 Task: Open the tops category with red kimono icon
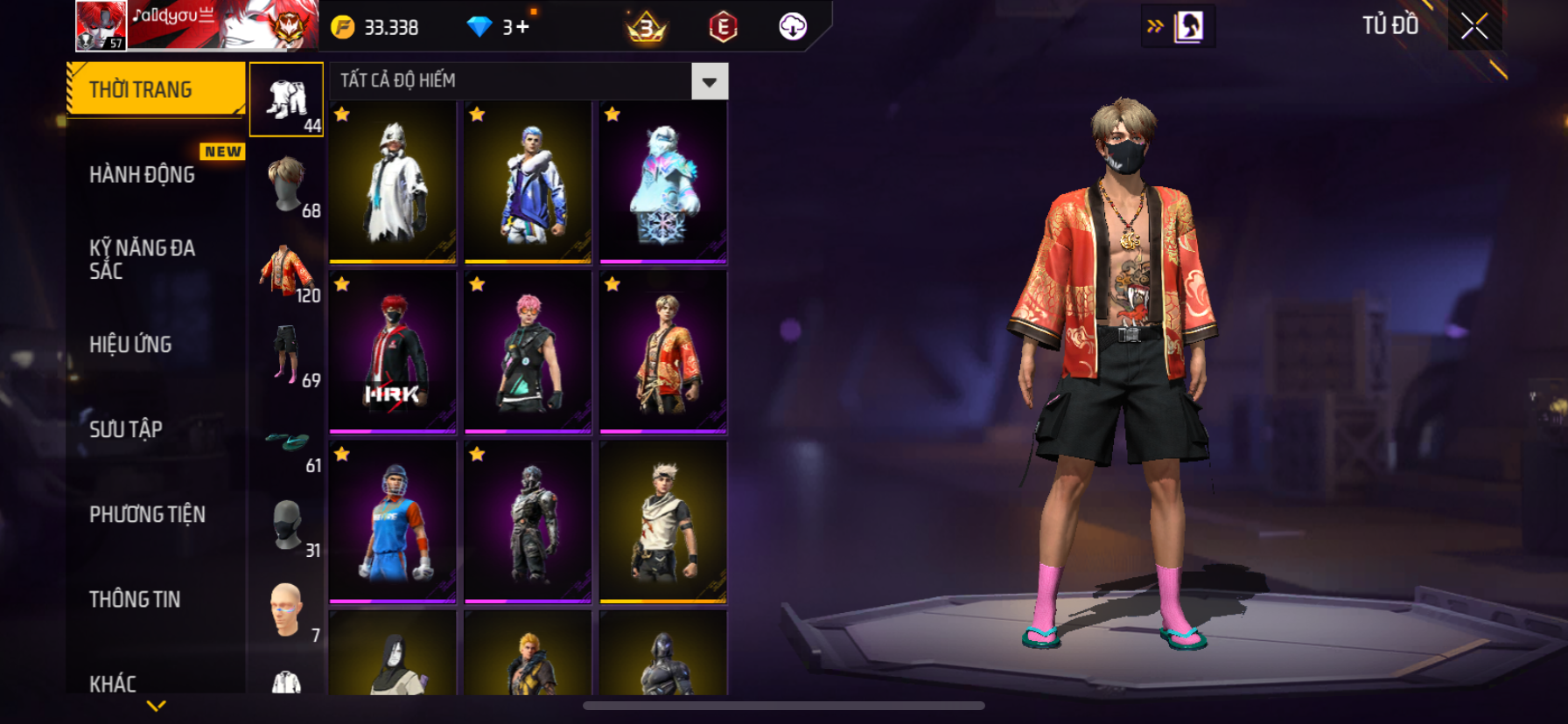[287, 270]
